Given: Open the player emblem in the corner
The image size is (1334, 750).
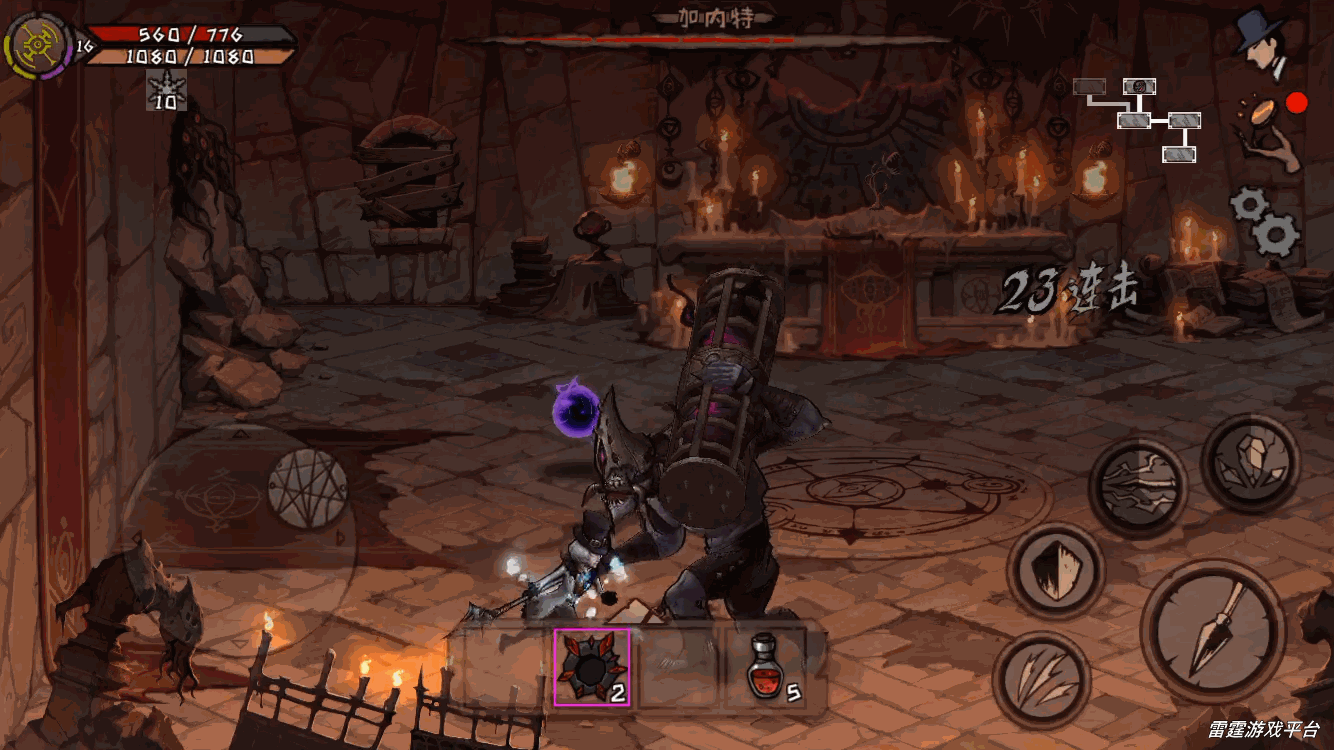Looking at the screenshot, I should coord(37,46).
